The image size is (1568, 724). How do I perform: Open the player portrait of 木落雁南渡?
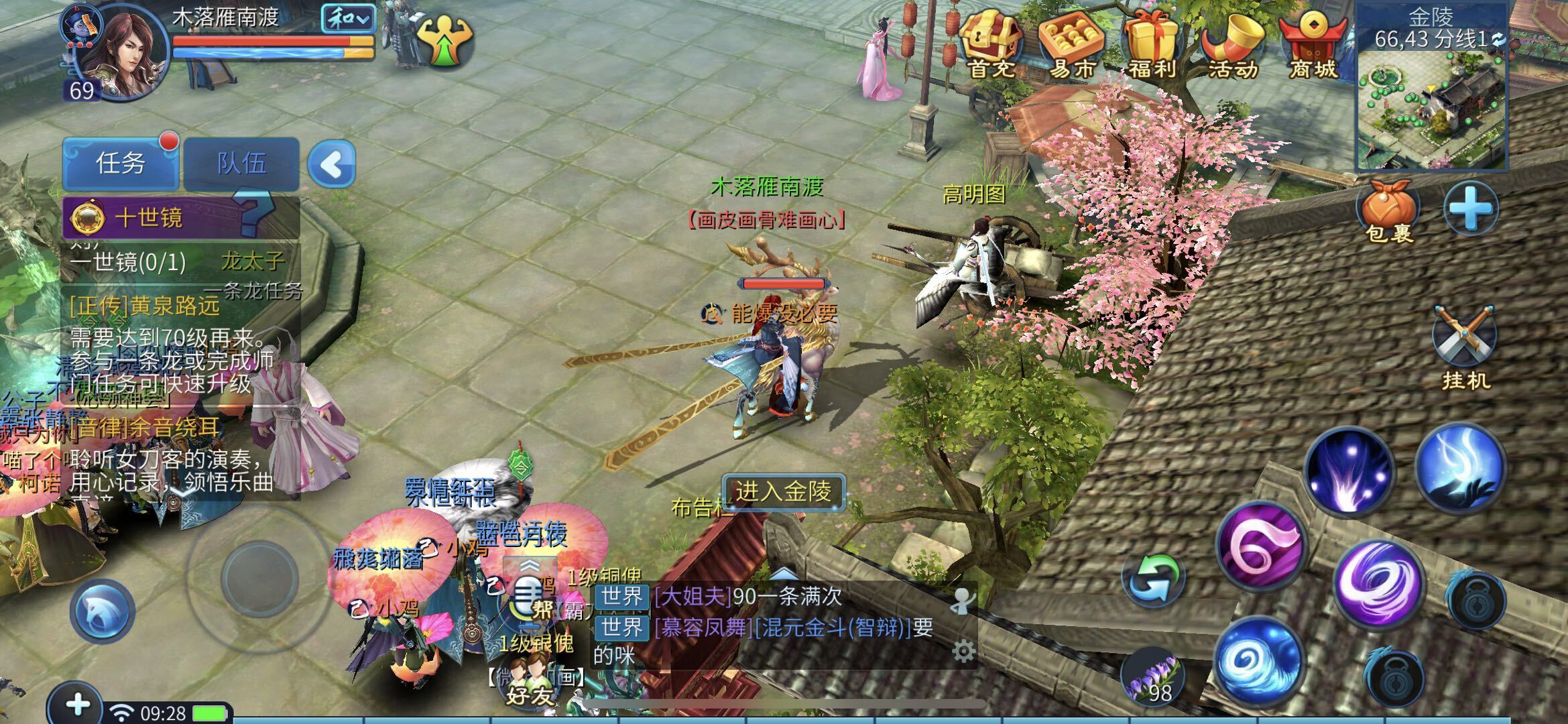pos(121,54)
